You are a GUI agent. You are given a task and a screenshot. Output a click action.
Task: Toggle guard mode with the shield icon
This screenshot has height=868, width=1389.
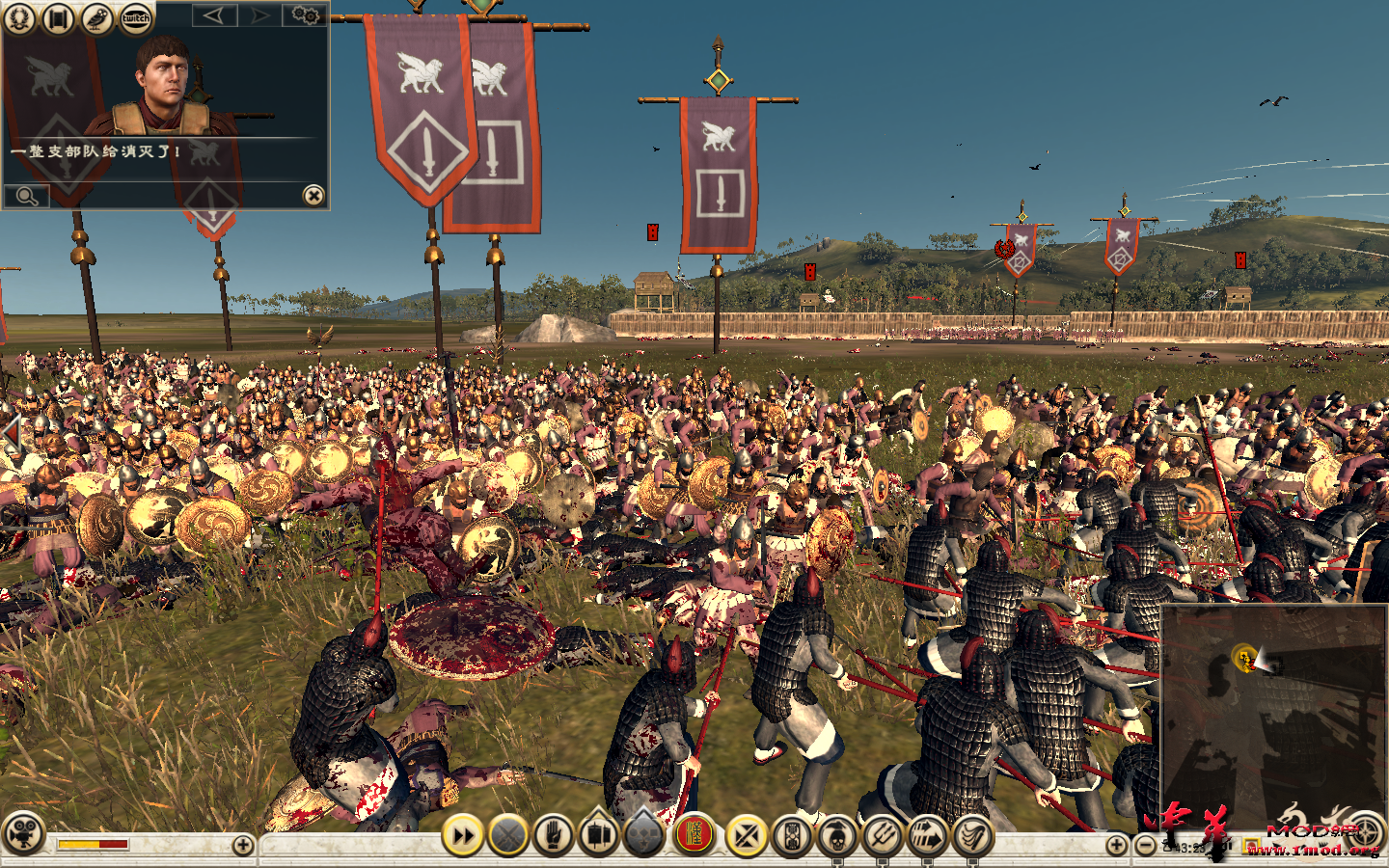pos(790,835)
